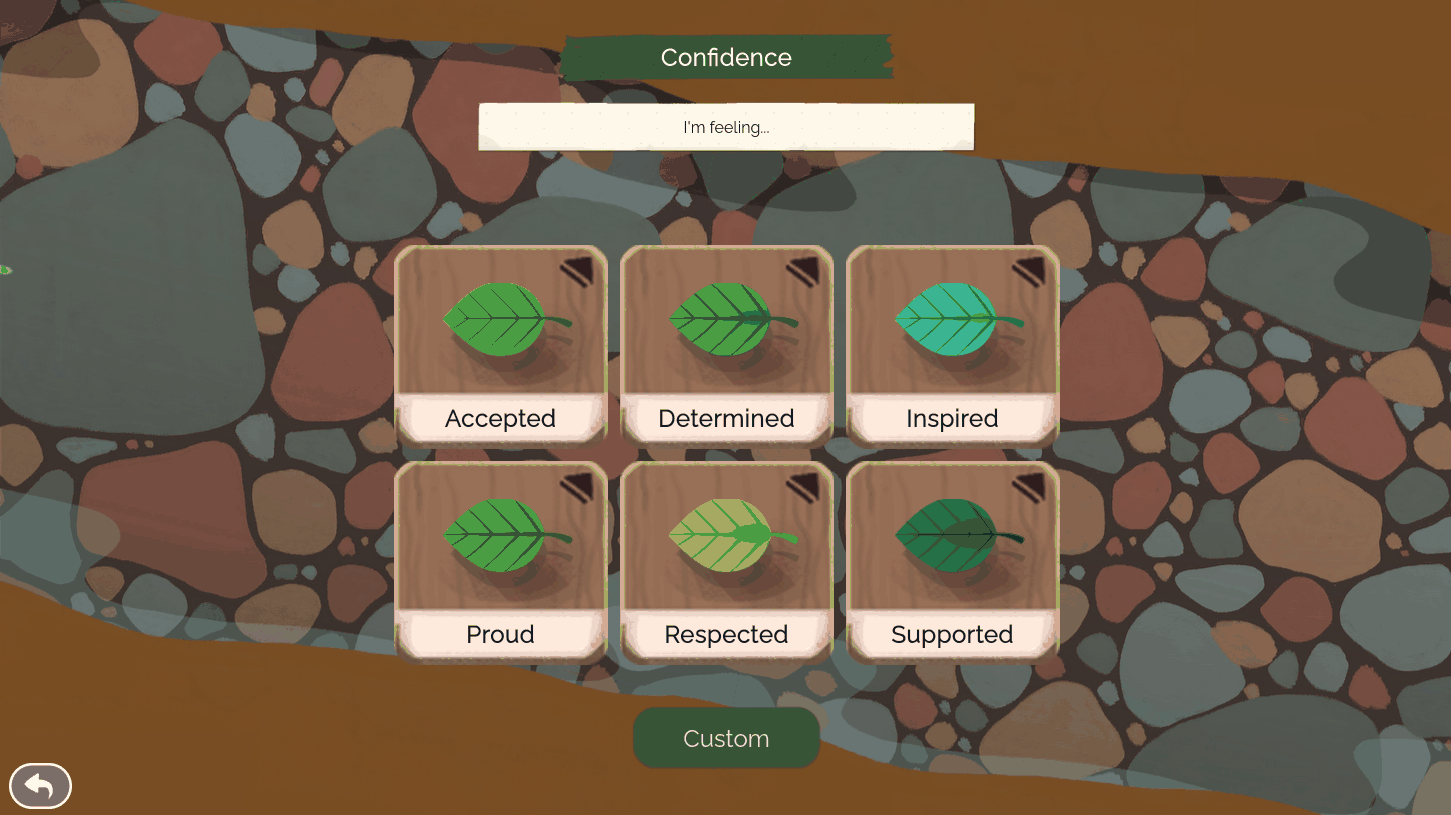
Task: Select the Accepted leaf card
Action: tap(501, 345)
